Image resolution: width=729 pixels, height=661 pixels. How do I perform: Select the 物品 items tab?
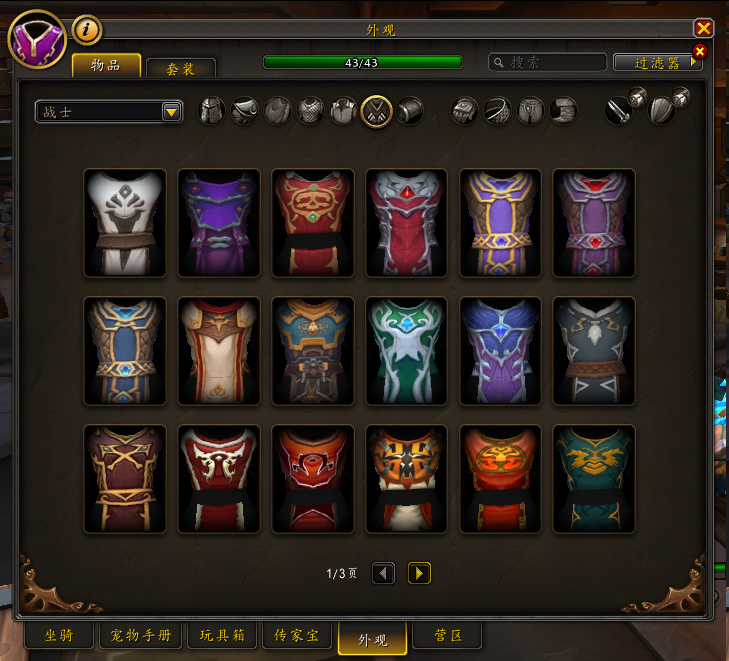pyautogui.click(x=106, y=65)
